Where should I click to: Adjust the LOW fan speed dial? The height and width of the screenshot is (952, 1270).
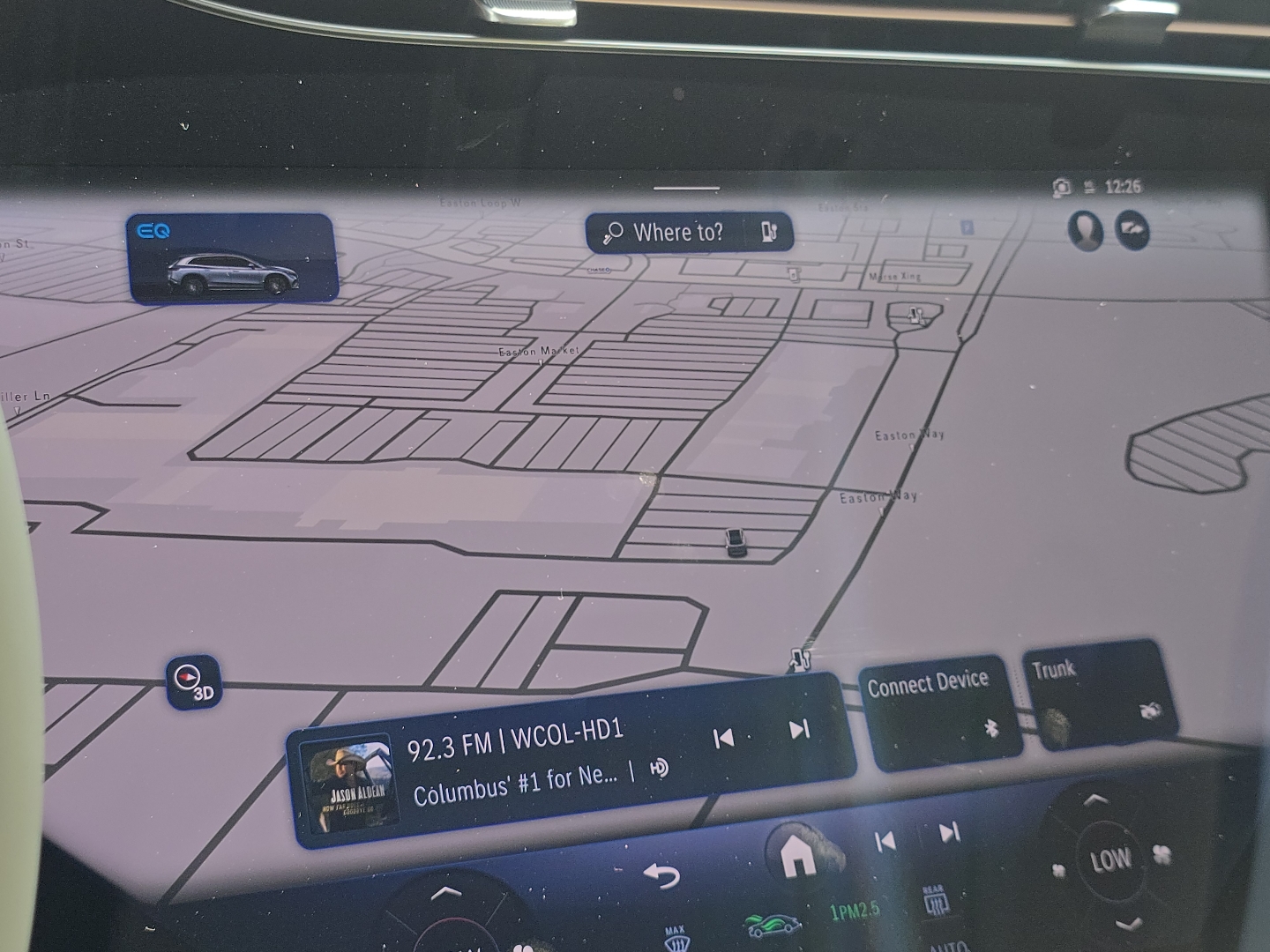click(1109, 858)
